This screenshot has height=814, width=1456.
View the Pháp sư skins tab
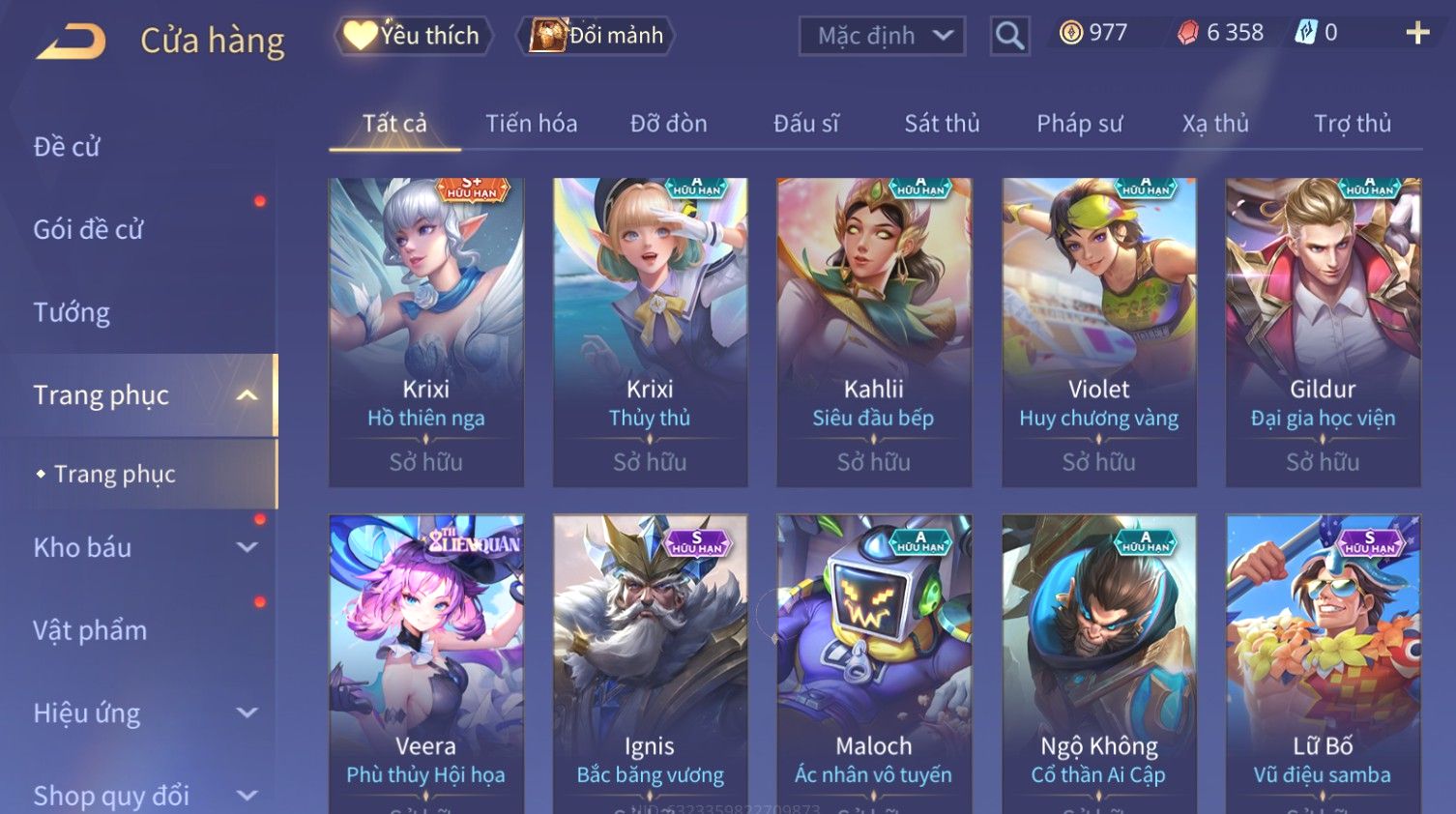point(1079,124)
